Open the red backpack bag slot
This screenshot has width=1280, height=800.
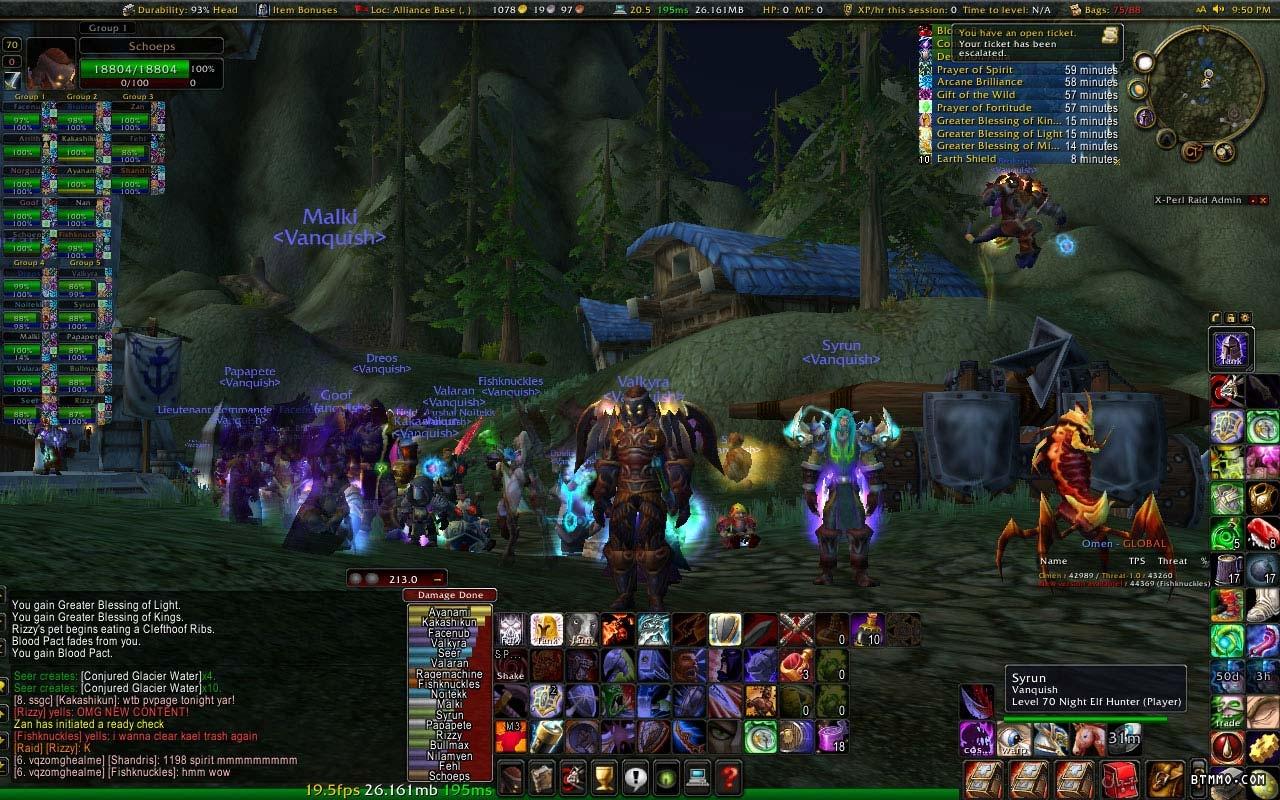[x=1120, y=779]
